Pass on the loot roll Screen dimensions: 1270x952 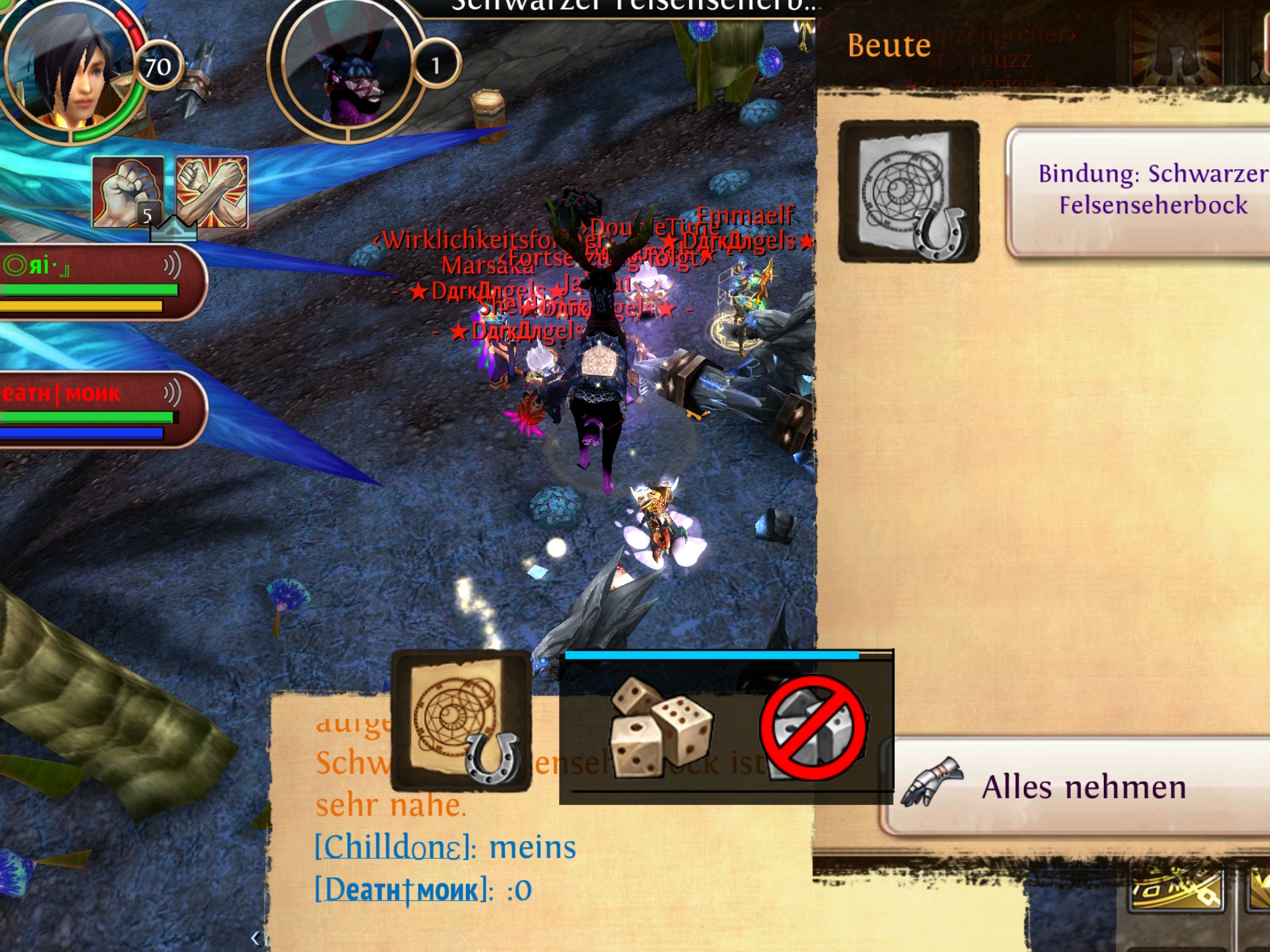pos(813,727)
